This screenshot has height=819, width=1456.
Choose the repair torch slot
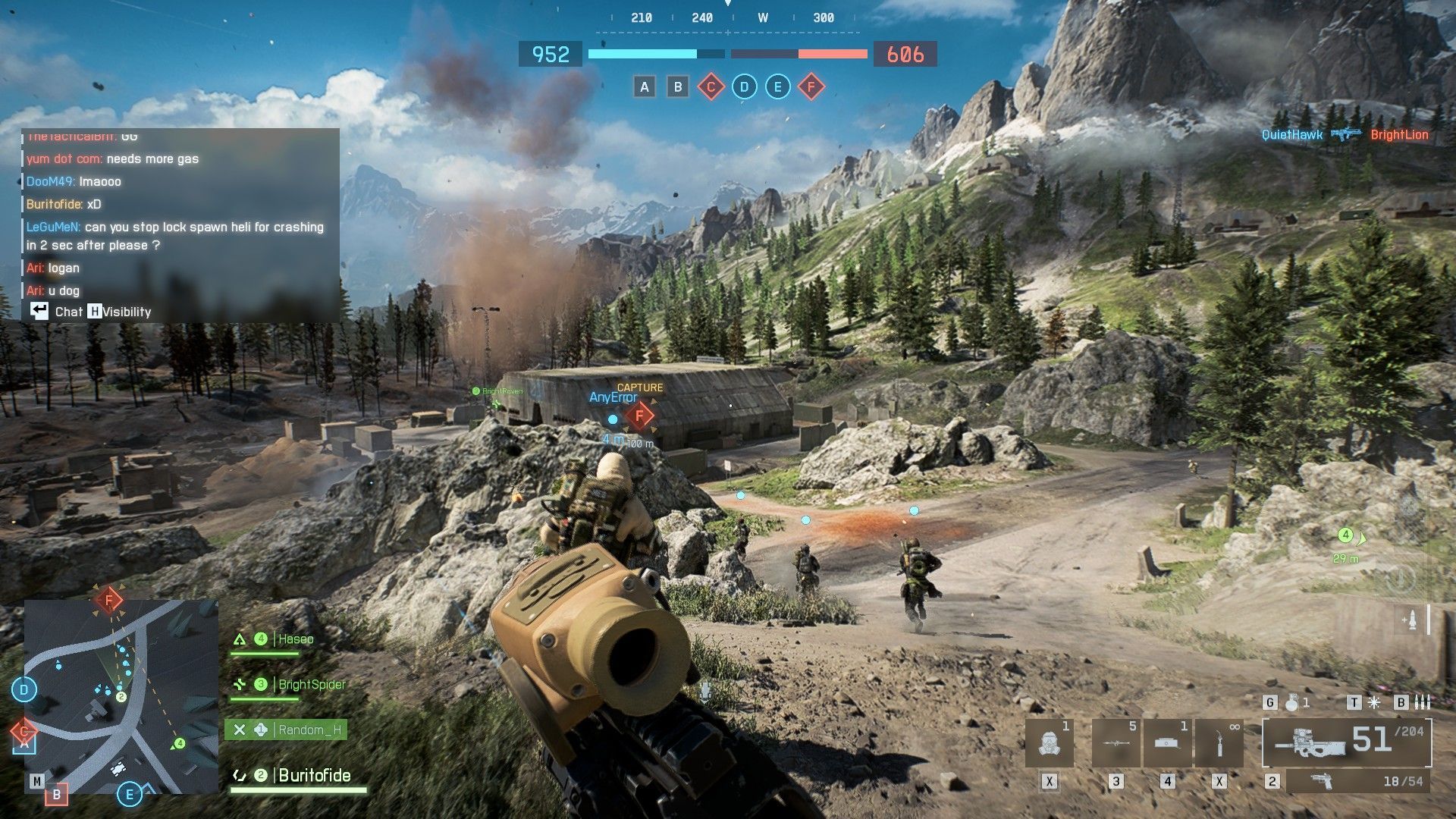(x=1219, y=743)
